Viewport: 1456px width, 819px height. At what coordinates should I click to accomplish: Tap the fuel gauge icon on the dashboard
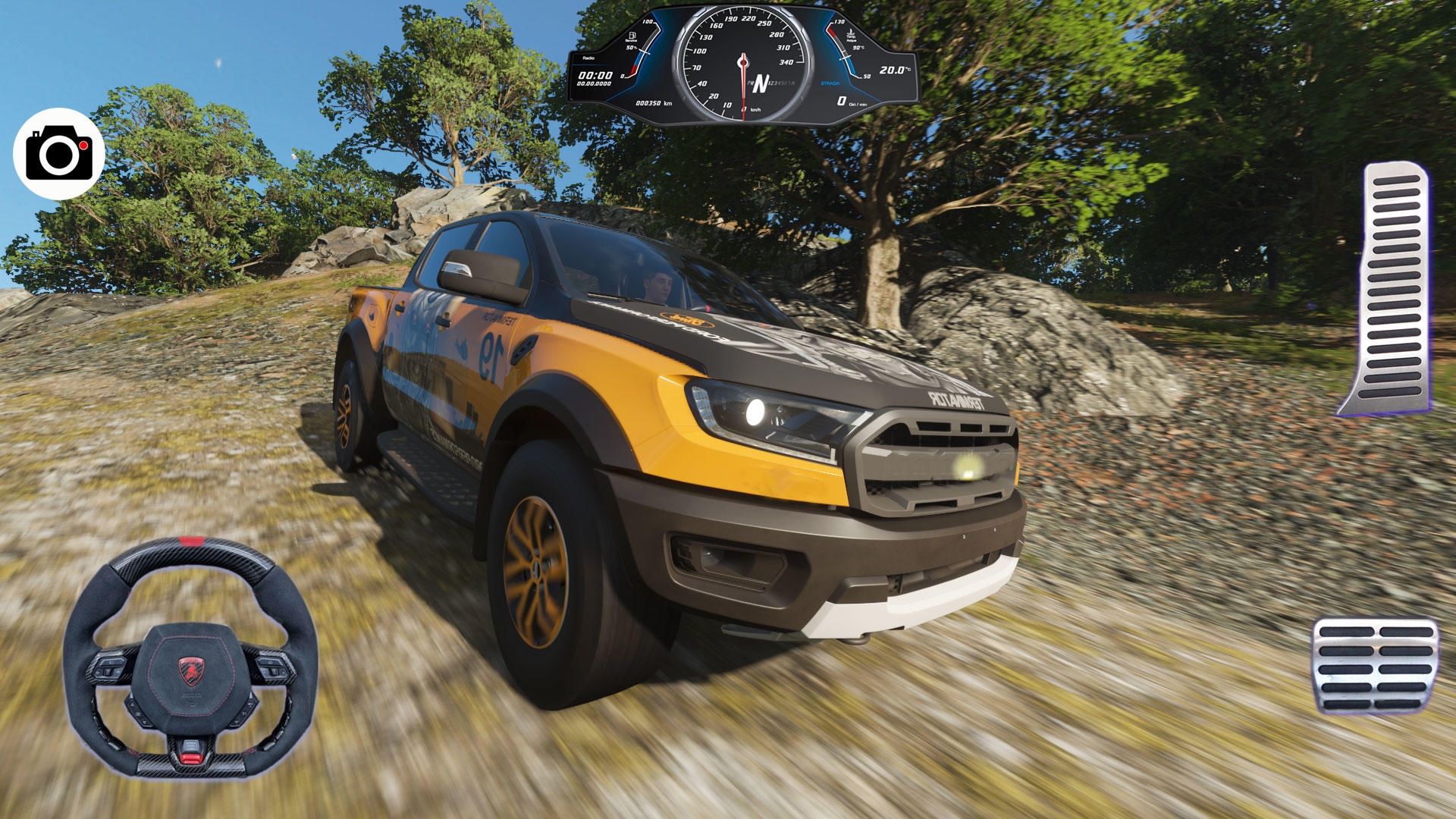(633, 36)
